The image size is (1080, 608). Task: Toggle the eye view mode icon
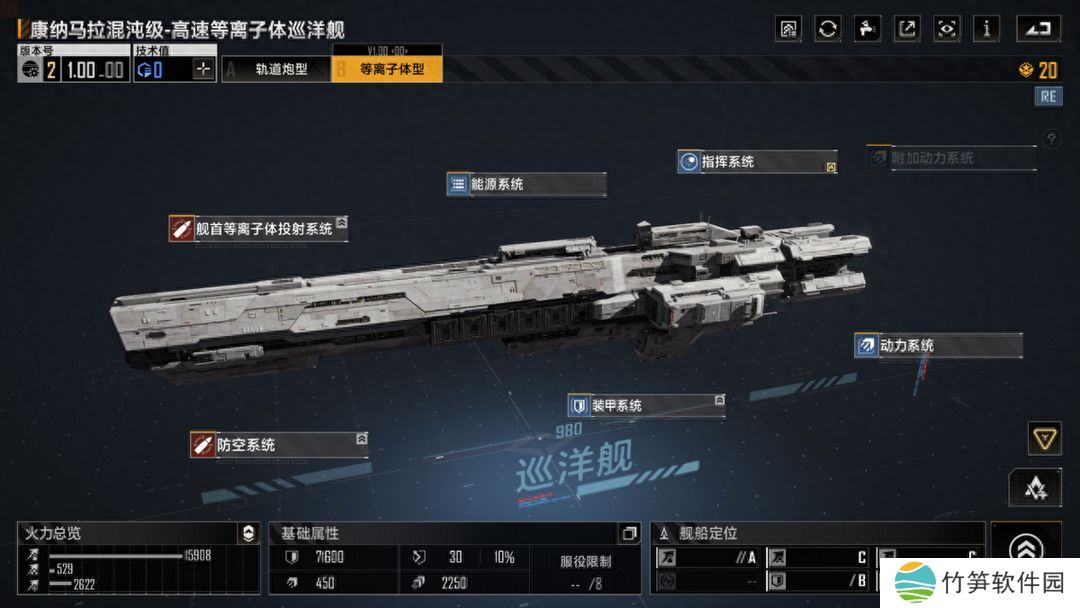tap(946, 29)
